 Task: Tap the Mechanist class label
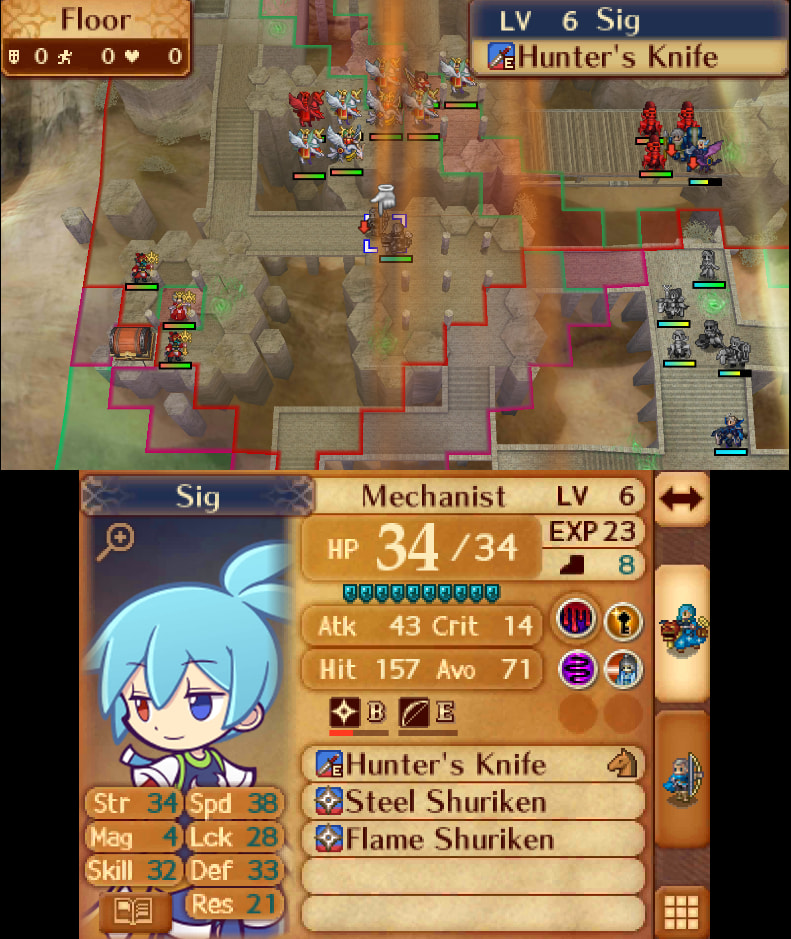point(434,496)
